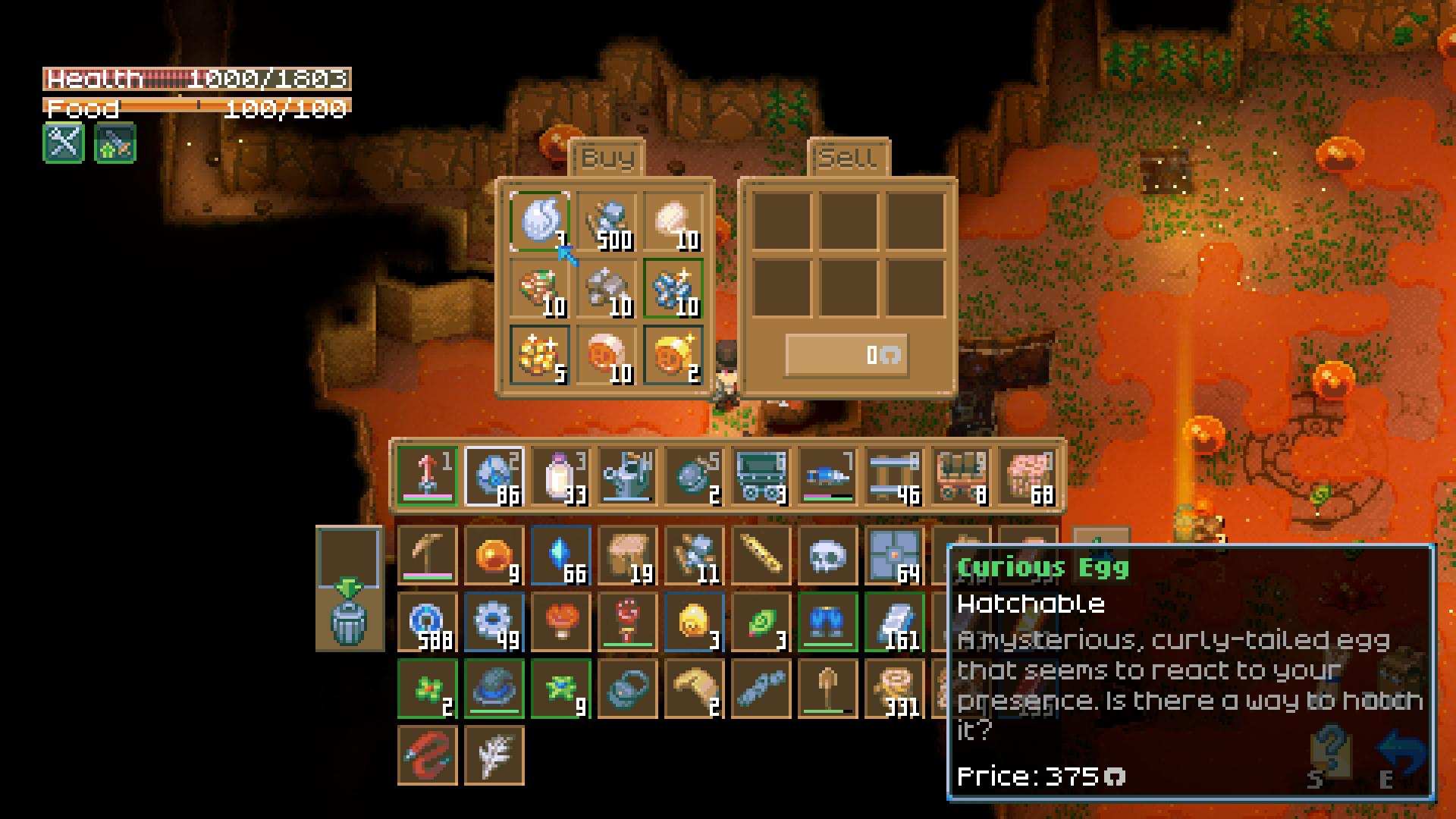
Task: Select the red magnet inventory item
Action: click(427, 755)
